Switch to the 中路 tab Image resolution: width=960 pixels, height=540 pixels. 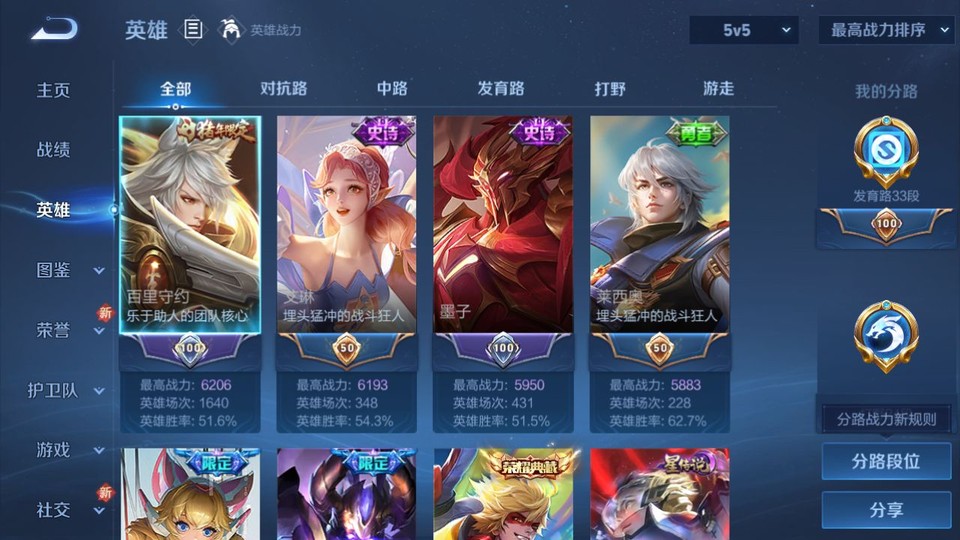[392, 88]
